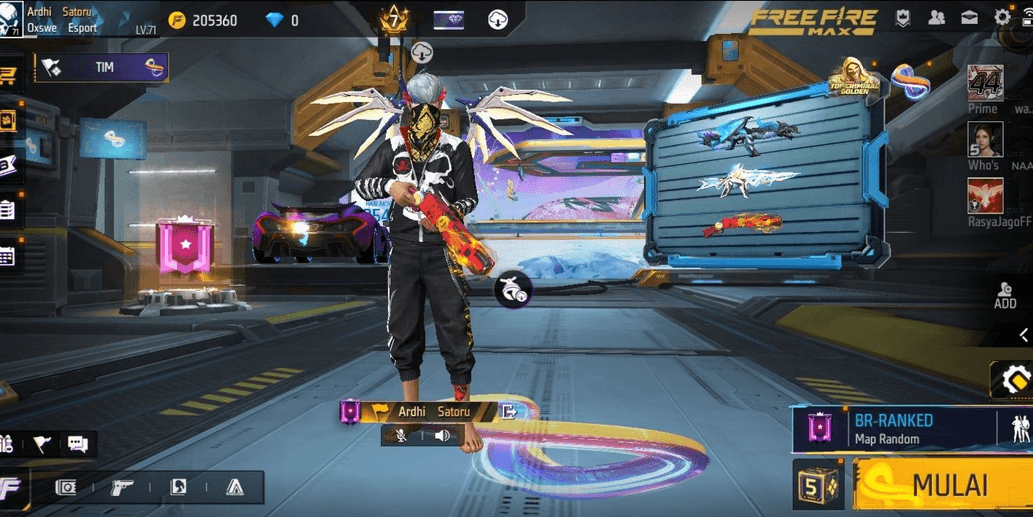Click the ADD friend button
The image size is (1033, 517).
tap(1005, 295)
